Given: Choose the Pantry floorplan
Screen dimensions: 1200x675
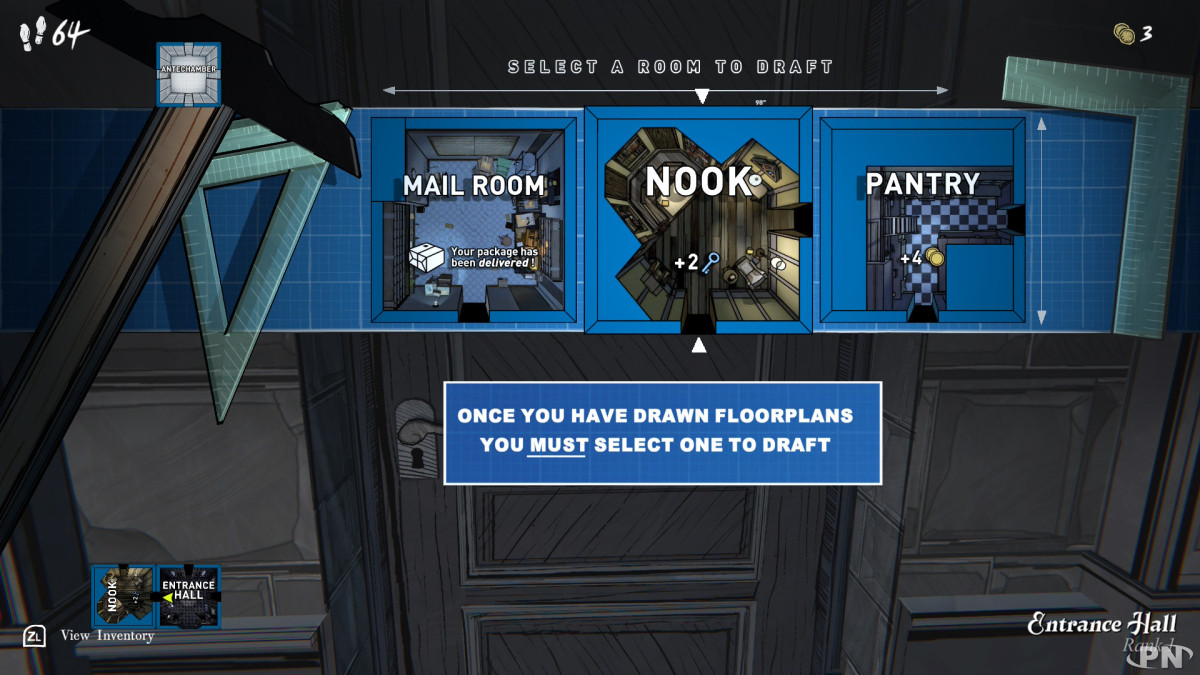Looking at the screenshot, I should 922,220.
